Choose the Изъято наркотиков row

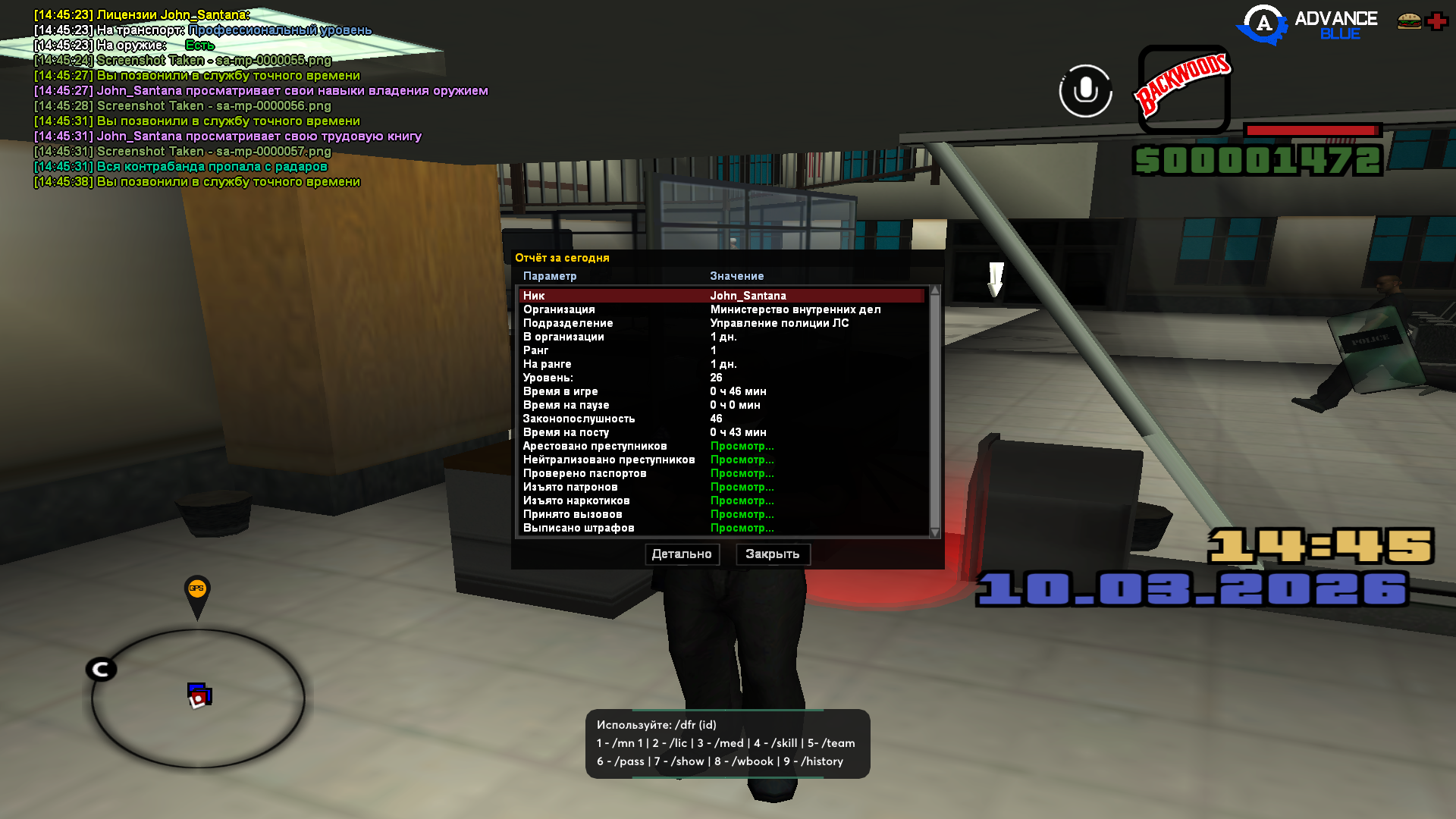tap(720, 500)
